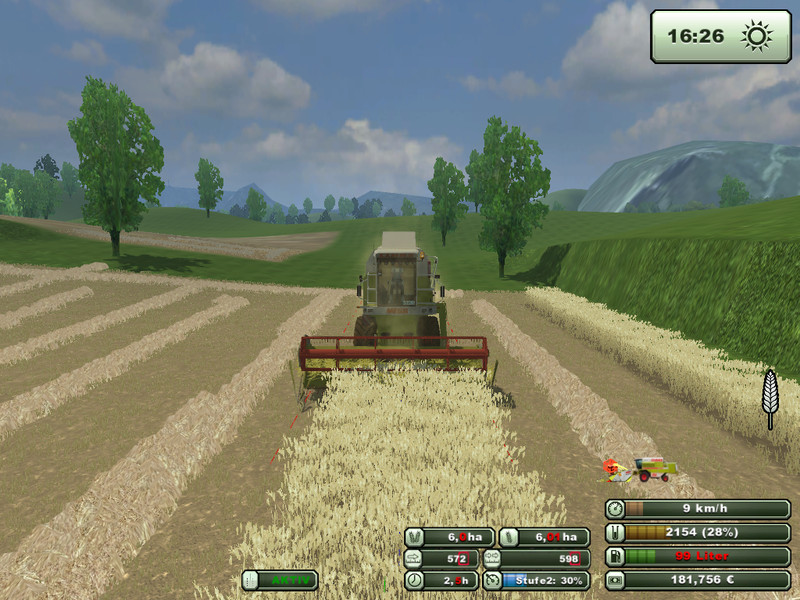Click the fuel pump icon
The height and width of the screenshot is (600, 800).
[616, 556]
